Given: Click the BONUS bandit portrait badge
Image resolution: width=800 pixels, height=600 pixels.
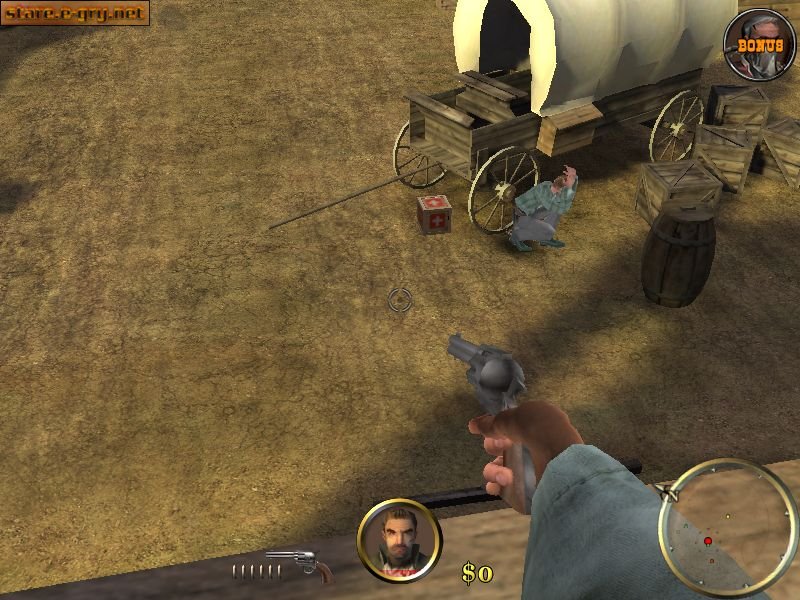Looking at the screenshot, I should 760,44.
